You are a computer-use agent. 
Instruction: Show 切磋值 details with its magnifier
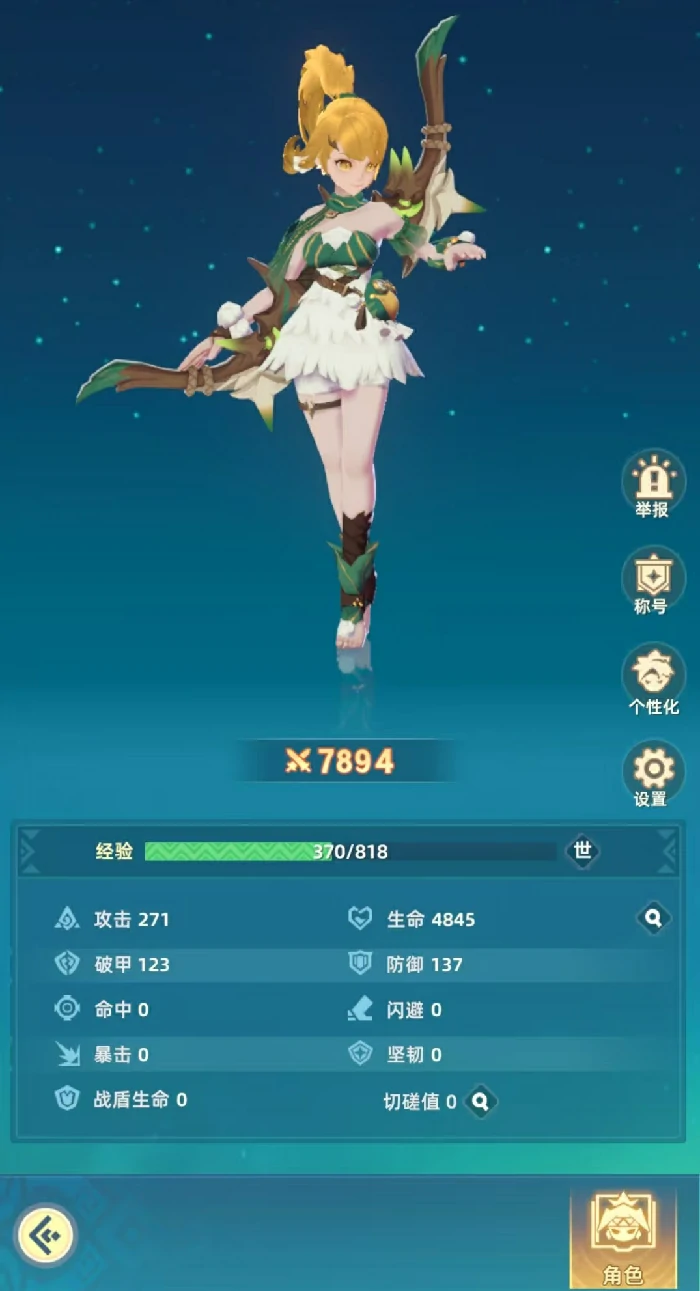481,1101
